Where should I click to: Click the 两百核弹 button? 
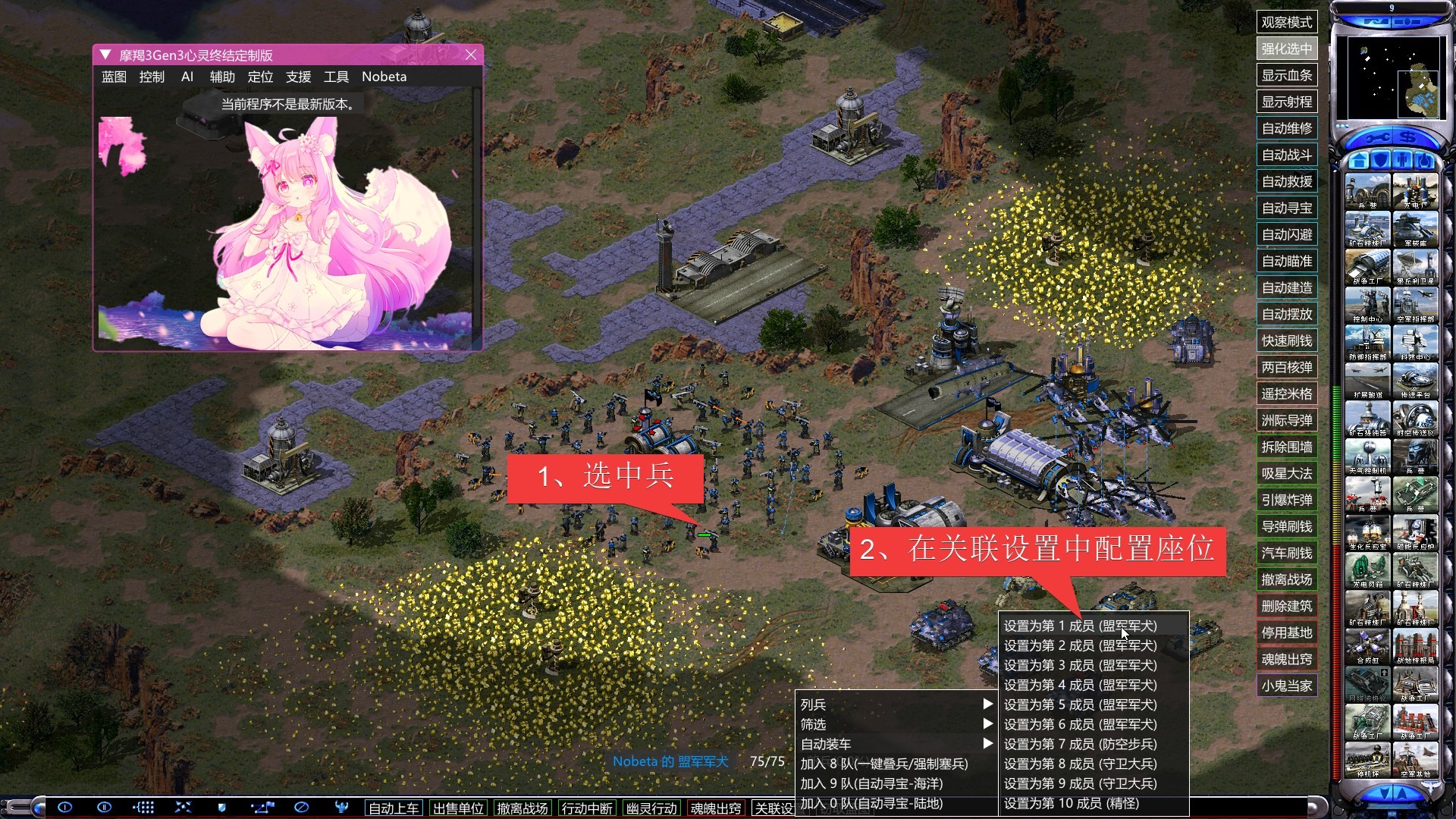[x=1286, y=367]
